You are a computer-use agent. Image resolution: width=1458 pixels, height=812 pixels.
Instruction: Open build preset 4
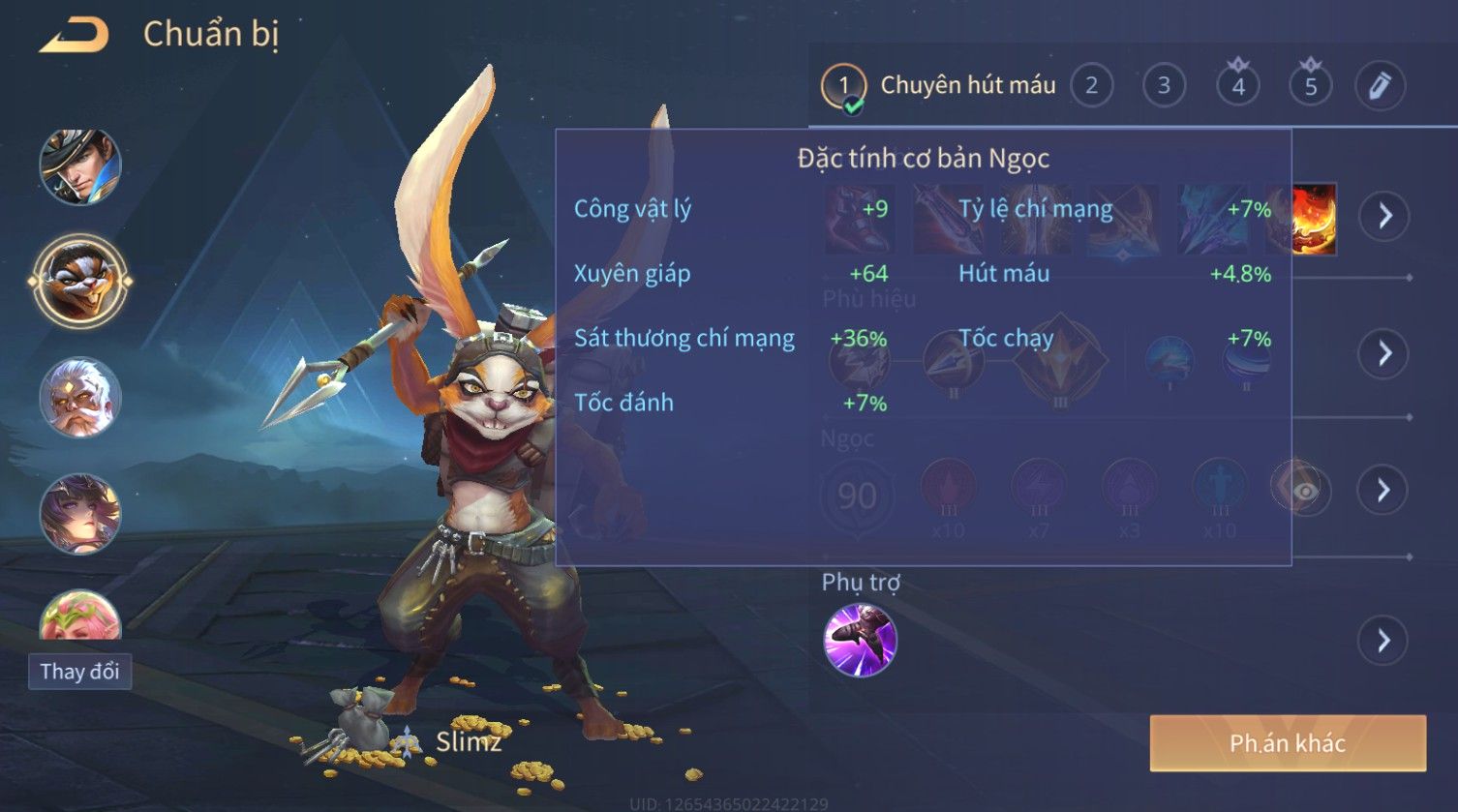point(1237,86)
